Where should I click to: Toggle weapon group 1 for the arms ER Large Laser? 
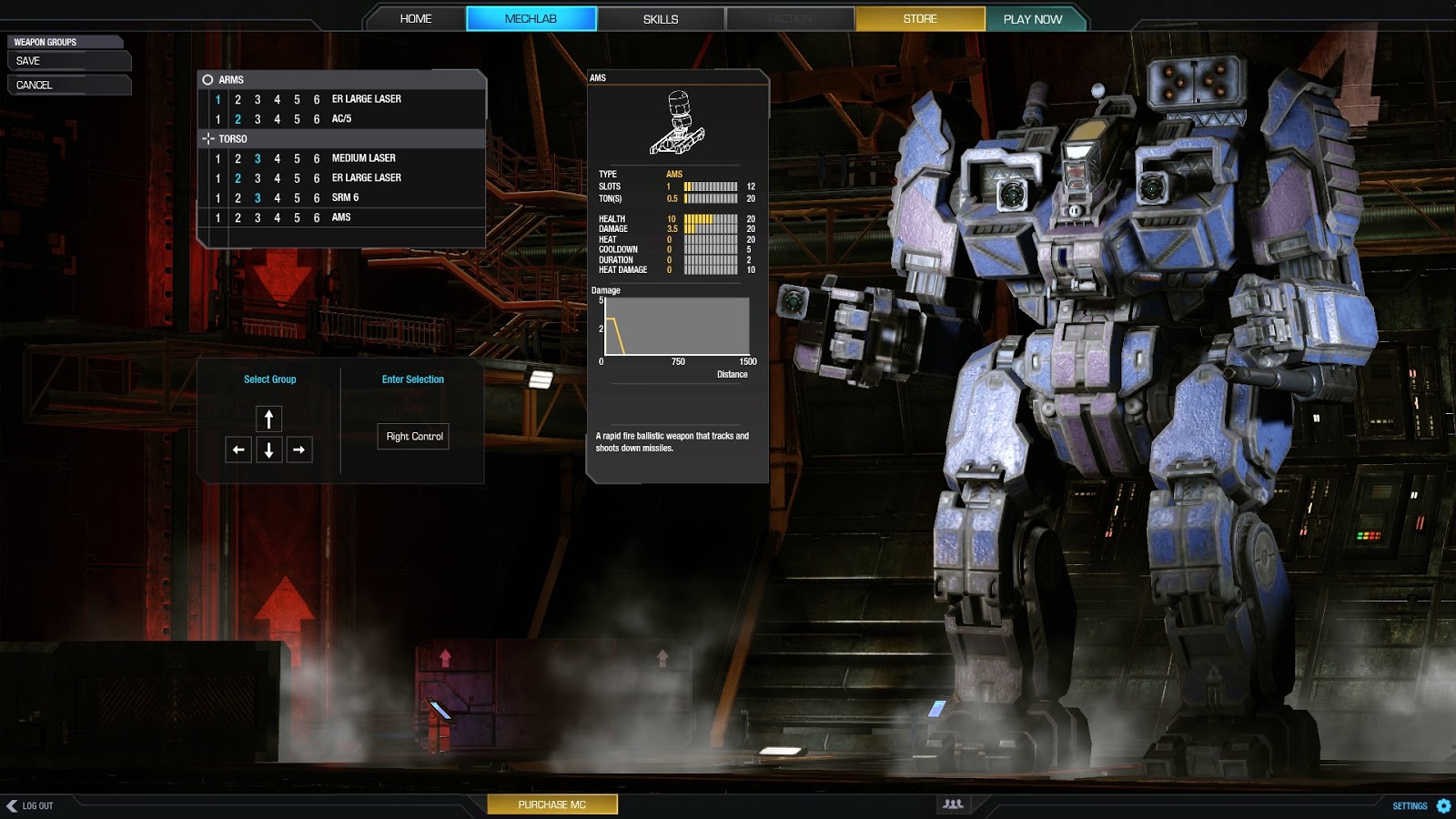217,98
